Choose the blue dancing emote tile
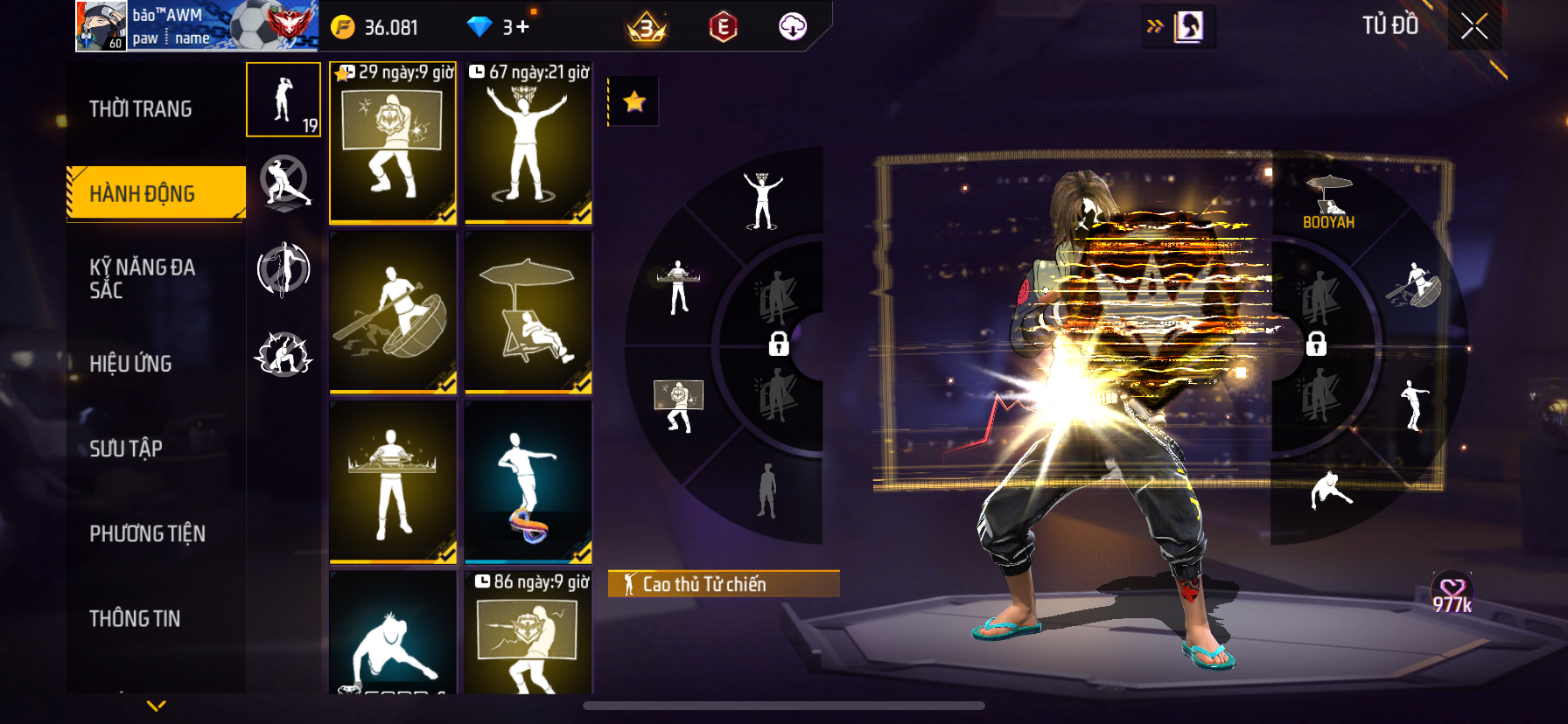The height and width of the screenshot is (724, 1568). coord(528,481)
